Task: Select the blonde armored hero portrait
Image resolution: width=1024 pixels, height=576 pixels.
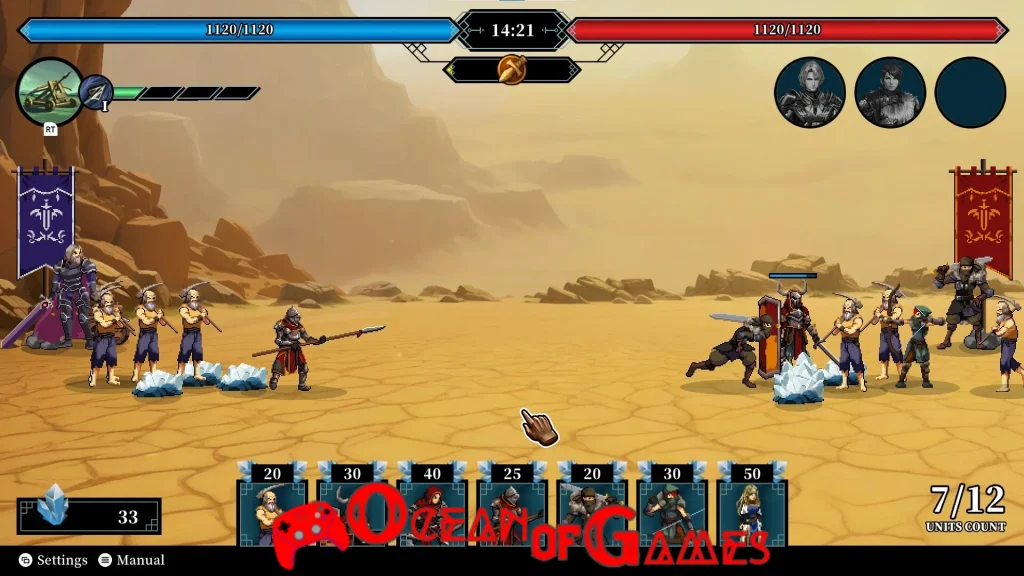Action: 810,93
